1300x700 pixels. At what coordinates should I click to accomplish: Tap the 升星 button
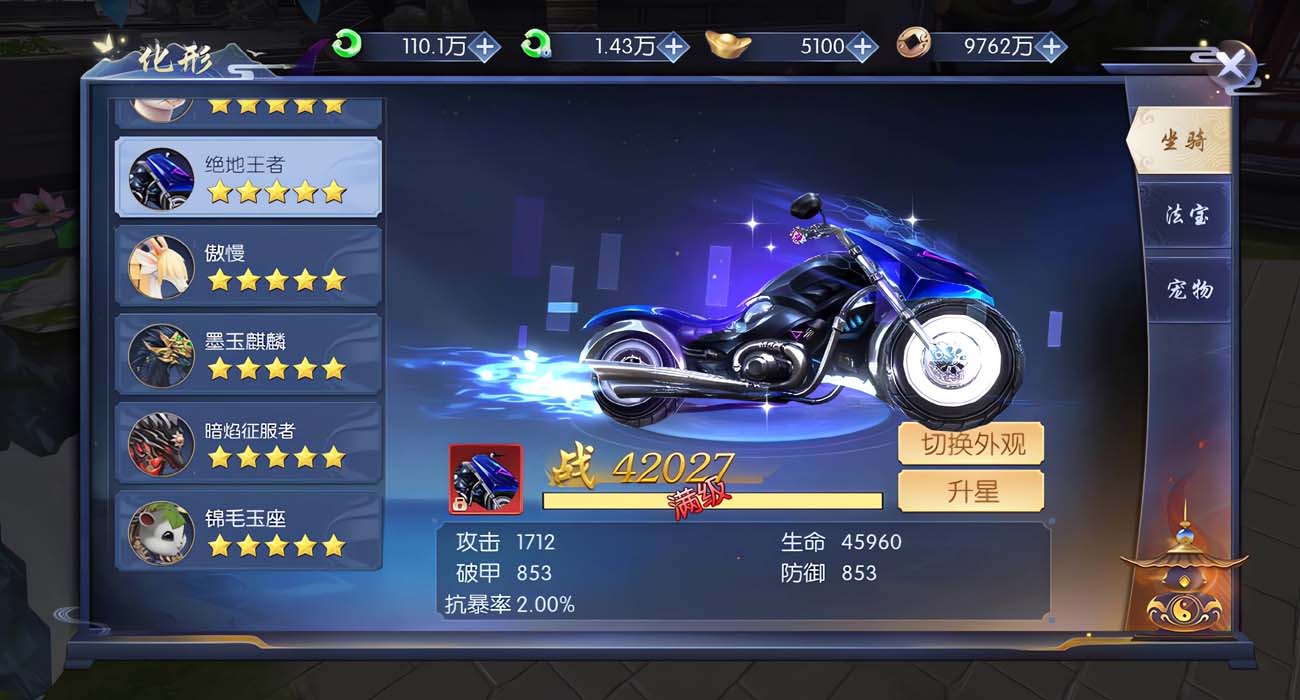pos(970,492)
